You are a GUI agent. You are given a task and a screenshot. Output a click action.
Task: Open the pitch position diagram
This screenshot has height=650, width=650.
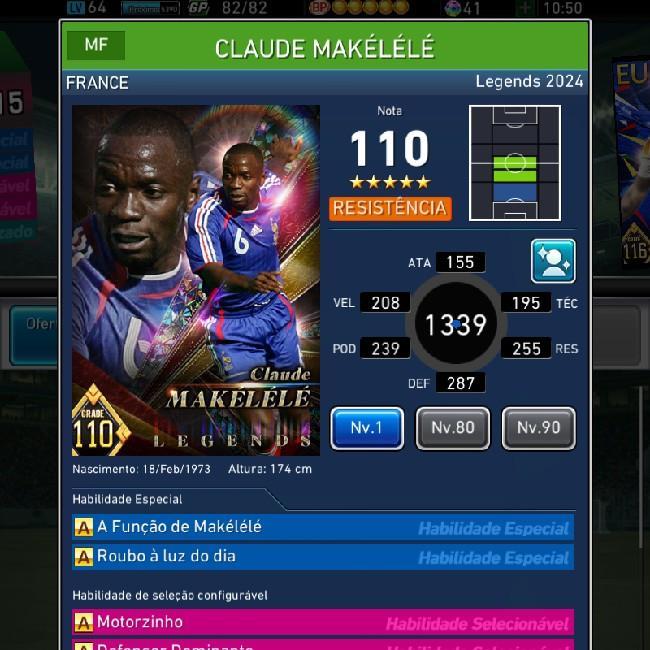click(x=515, y=163)
